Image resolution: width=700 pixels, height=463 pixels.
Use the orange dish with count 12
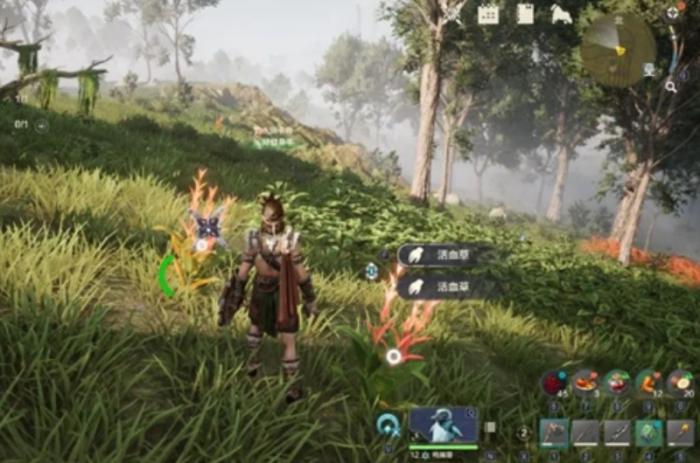click(649, 383)
